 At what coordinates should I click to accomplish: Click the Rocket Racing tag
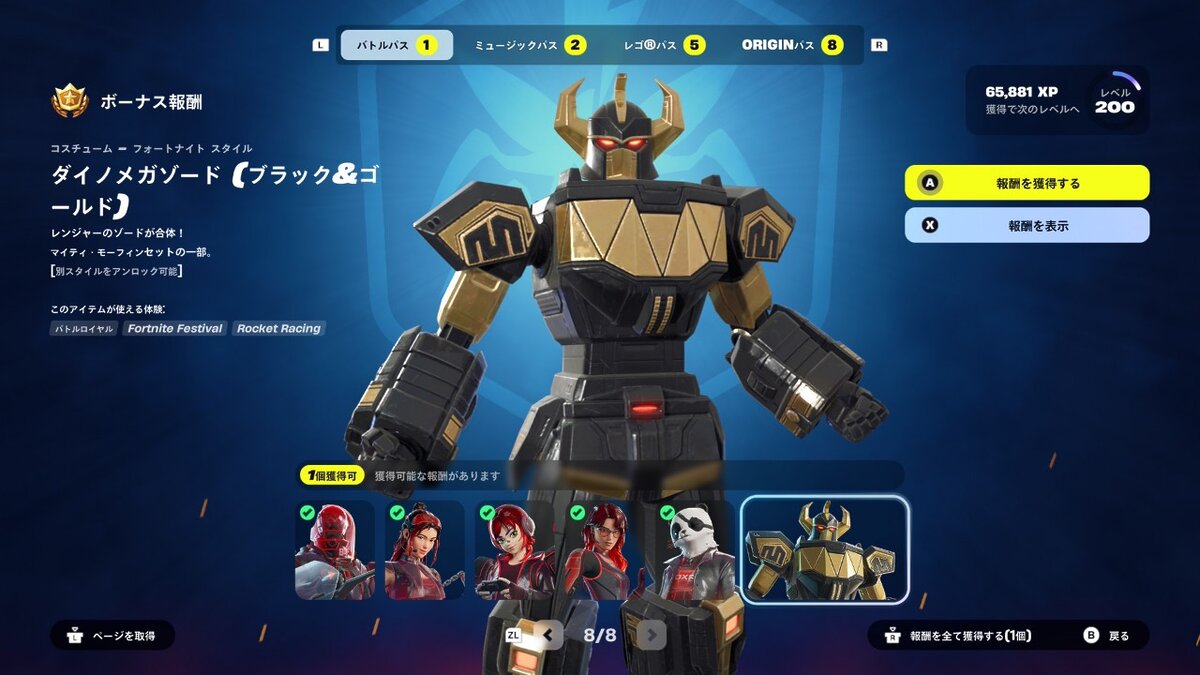279,328
